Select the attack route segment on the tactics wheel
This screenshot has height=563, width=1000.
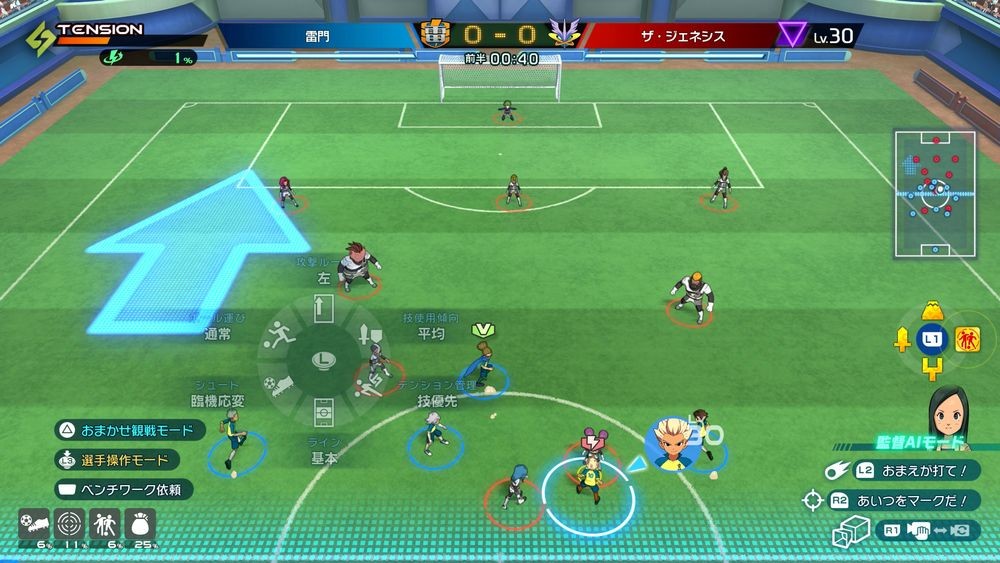[323, 314]
